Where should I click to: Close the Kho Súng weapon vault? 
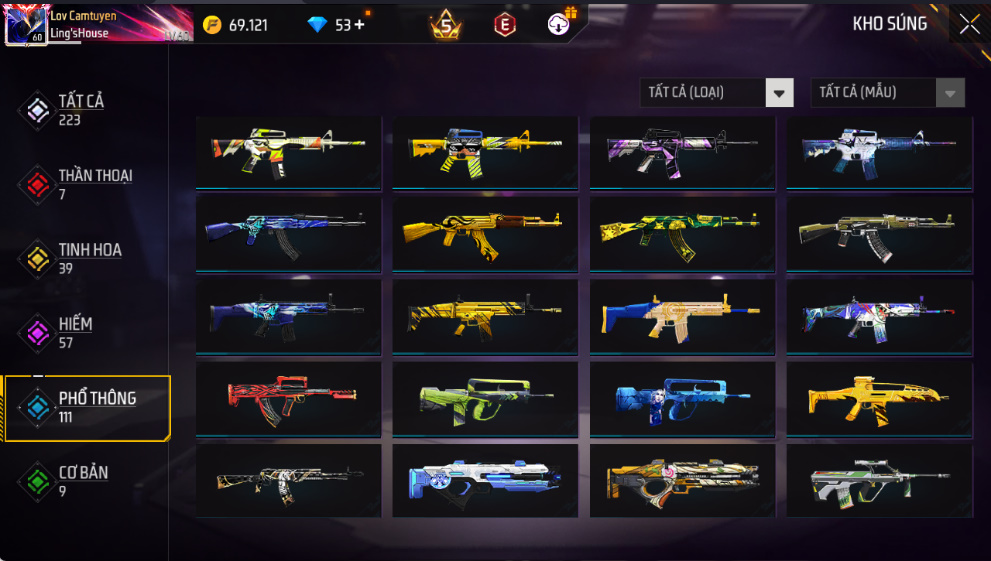coord(969,24)
